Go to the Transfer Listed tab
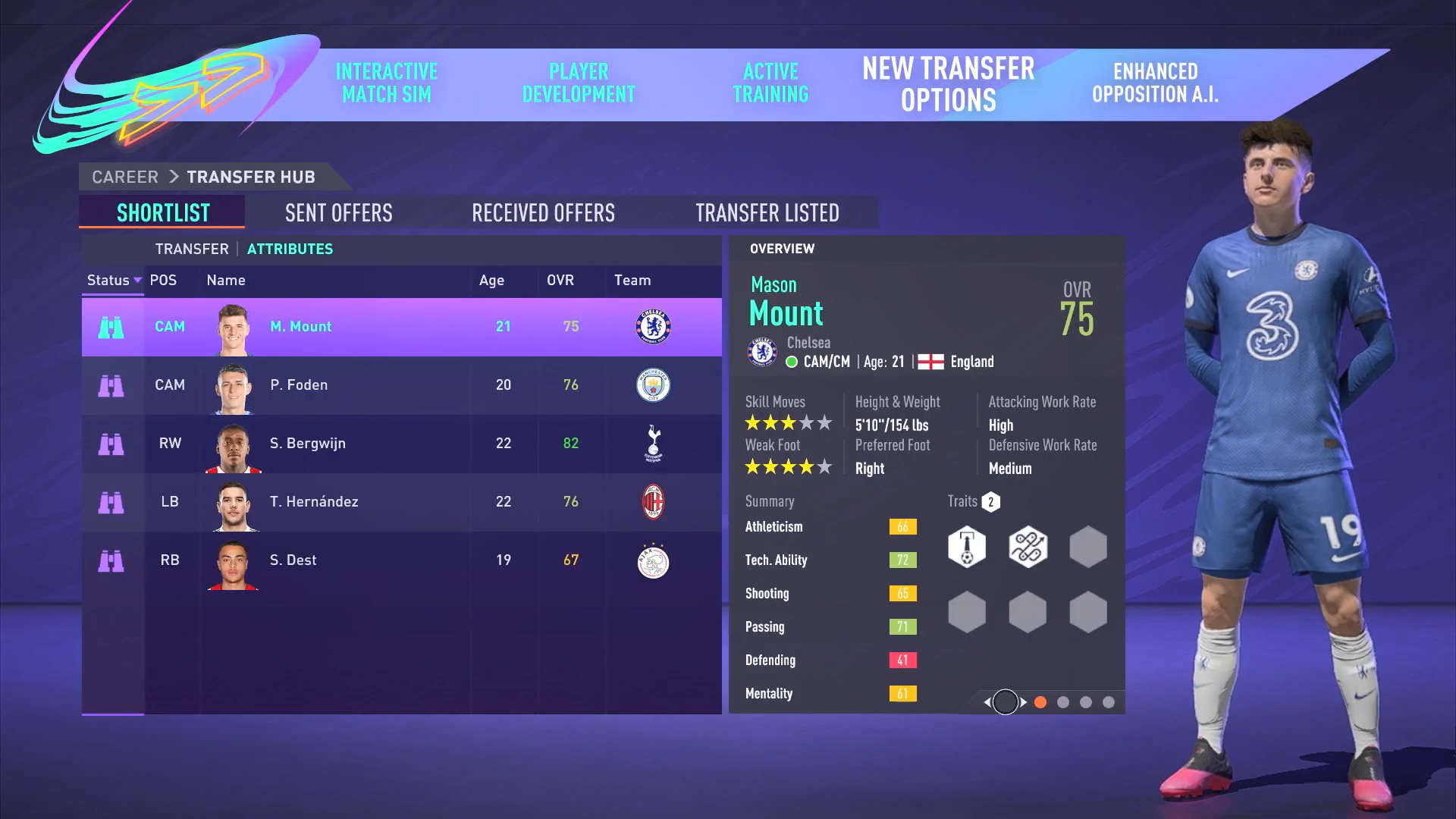Image resolution: width=1456 pixels, height=819 pixels. click(767, 213)
